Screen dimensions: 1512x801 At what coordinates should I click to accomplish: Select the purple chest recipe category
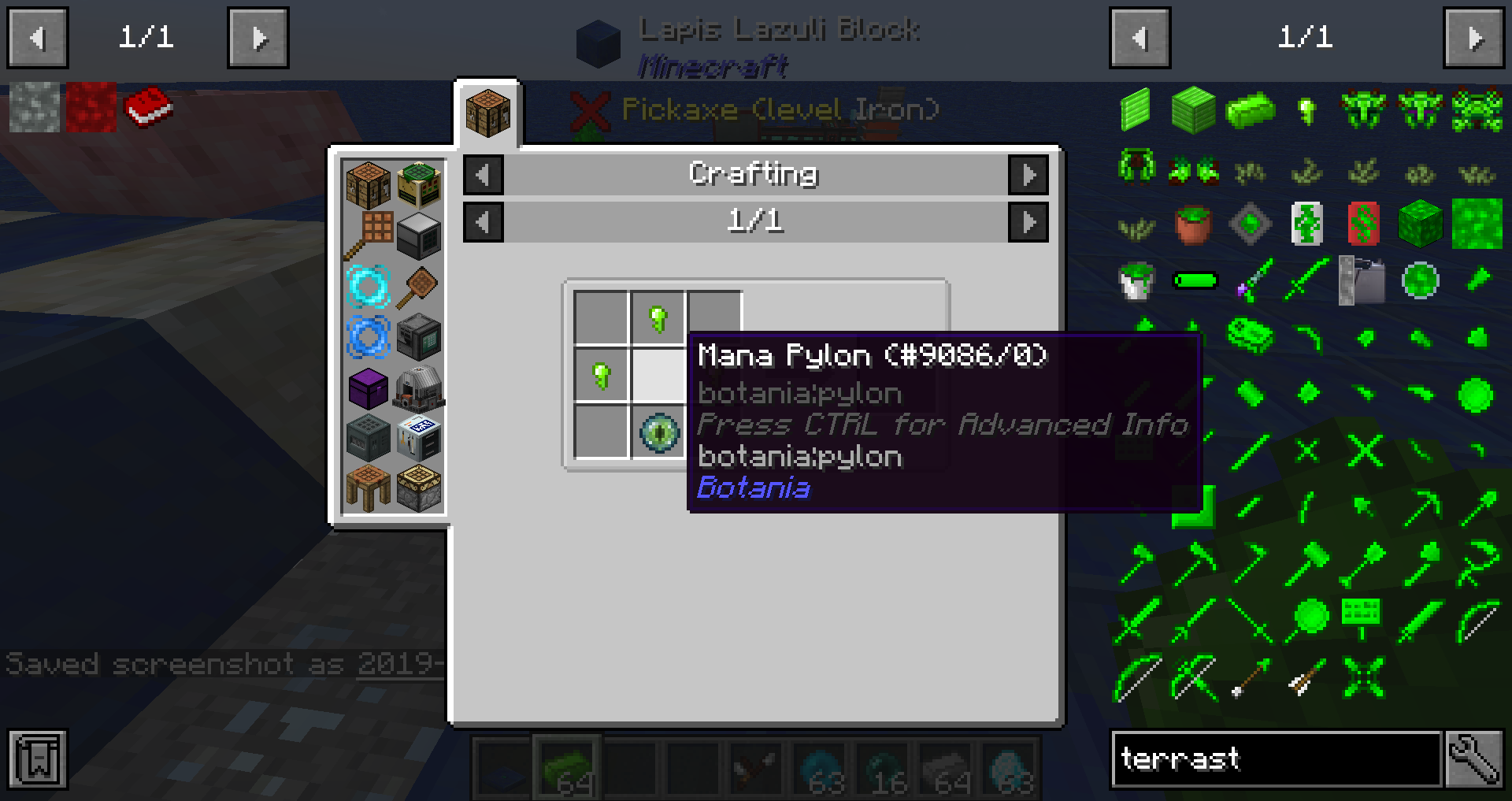[x=369, y=387]
